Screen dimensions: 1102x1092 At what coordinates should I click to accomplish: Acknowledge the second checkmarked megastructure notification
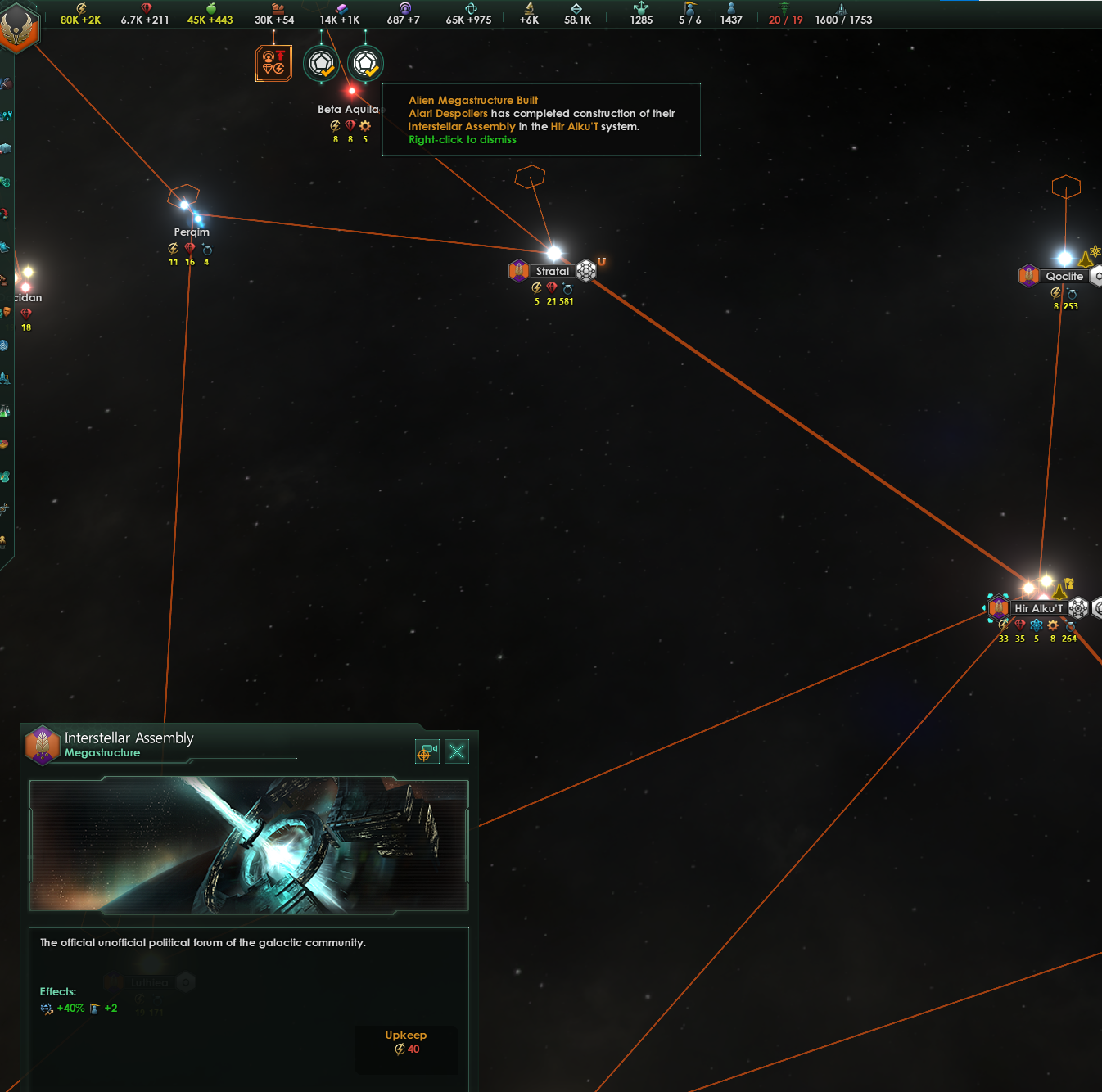coord(365,63)
